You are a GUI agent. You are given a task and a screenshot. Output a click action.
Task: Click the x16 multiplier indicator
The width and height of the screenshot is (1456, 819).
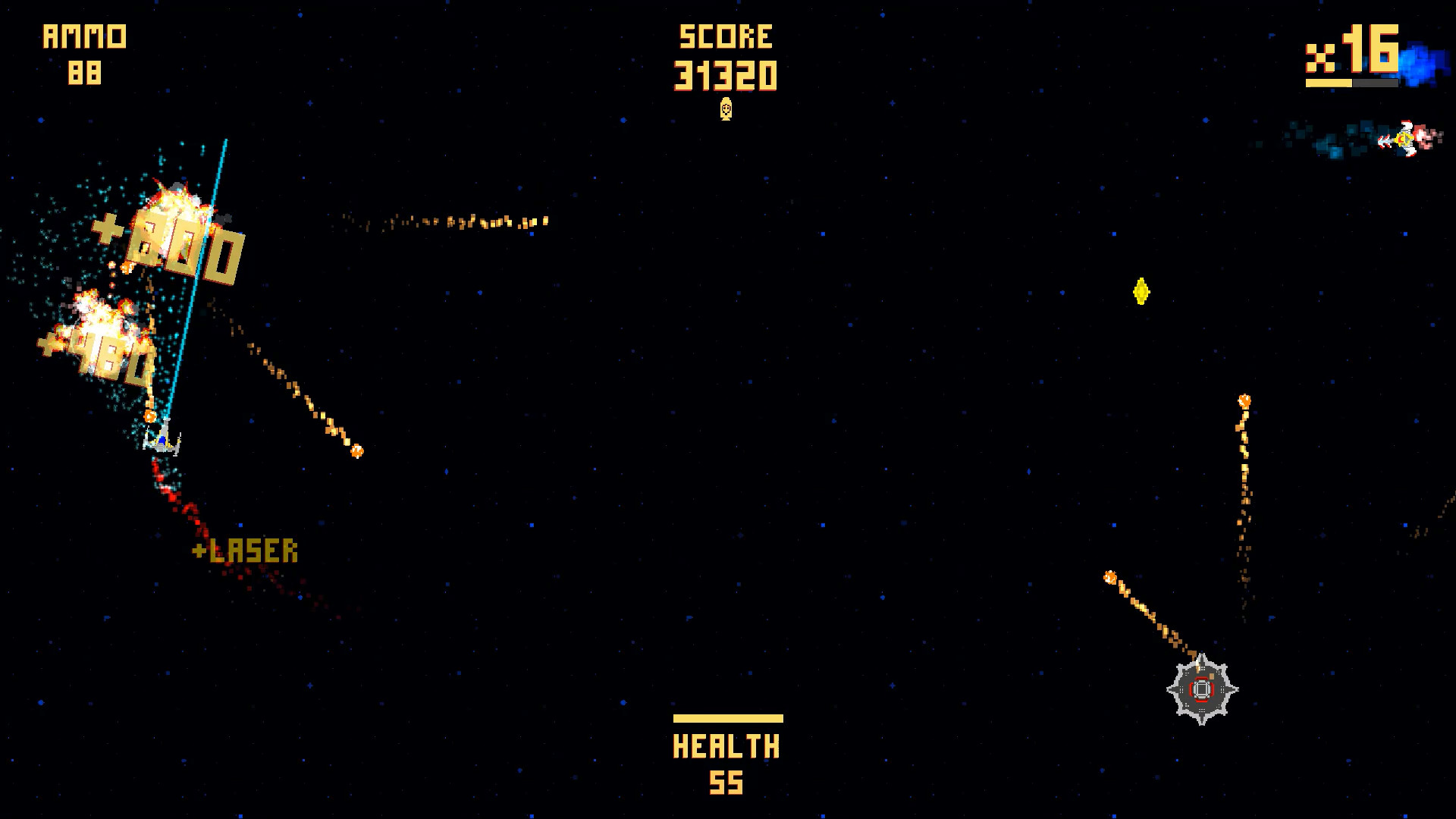[1351, 48]
